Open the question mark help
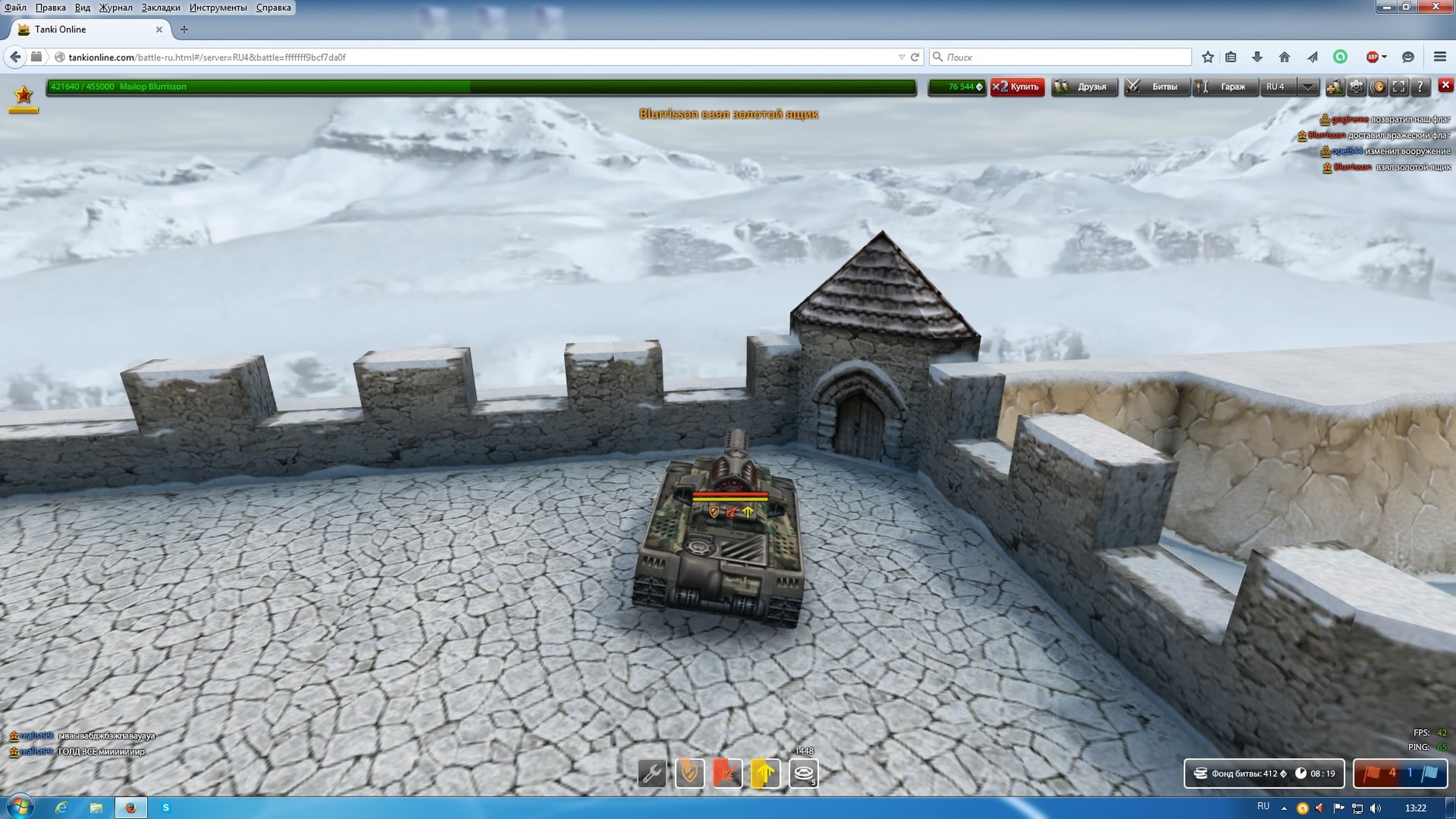1456x819 pixels. coord(1420,87)
